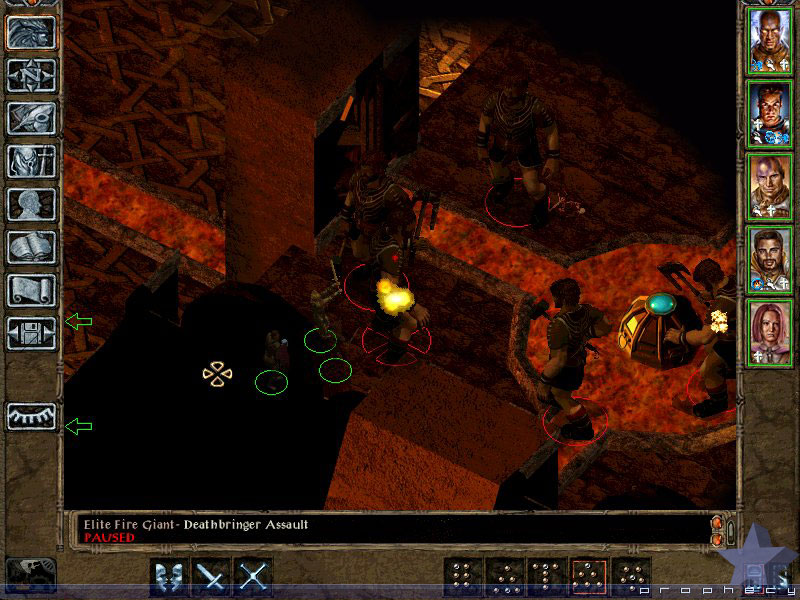Click the return-to-game face button
The height and width of the screenshot is (600, 800).
(x=31, y=32)
